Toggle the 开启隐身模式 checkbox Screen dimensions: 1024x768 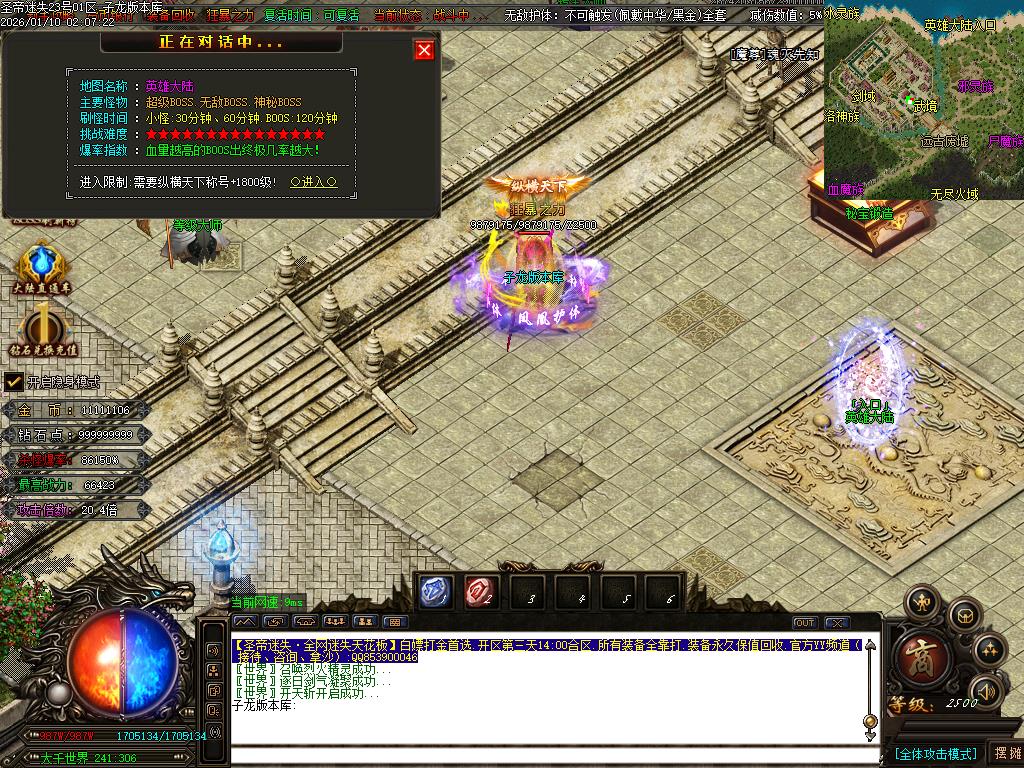click(x=14, y=381)
